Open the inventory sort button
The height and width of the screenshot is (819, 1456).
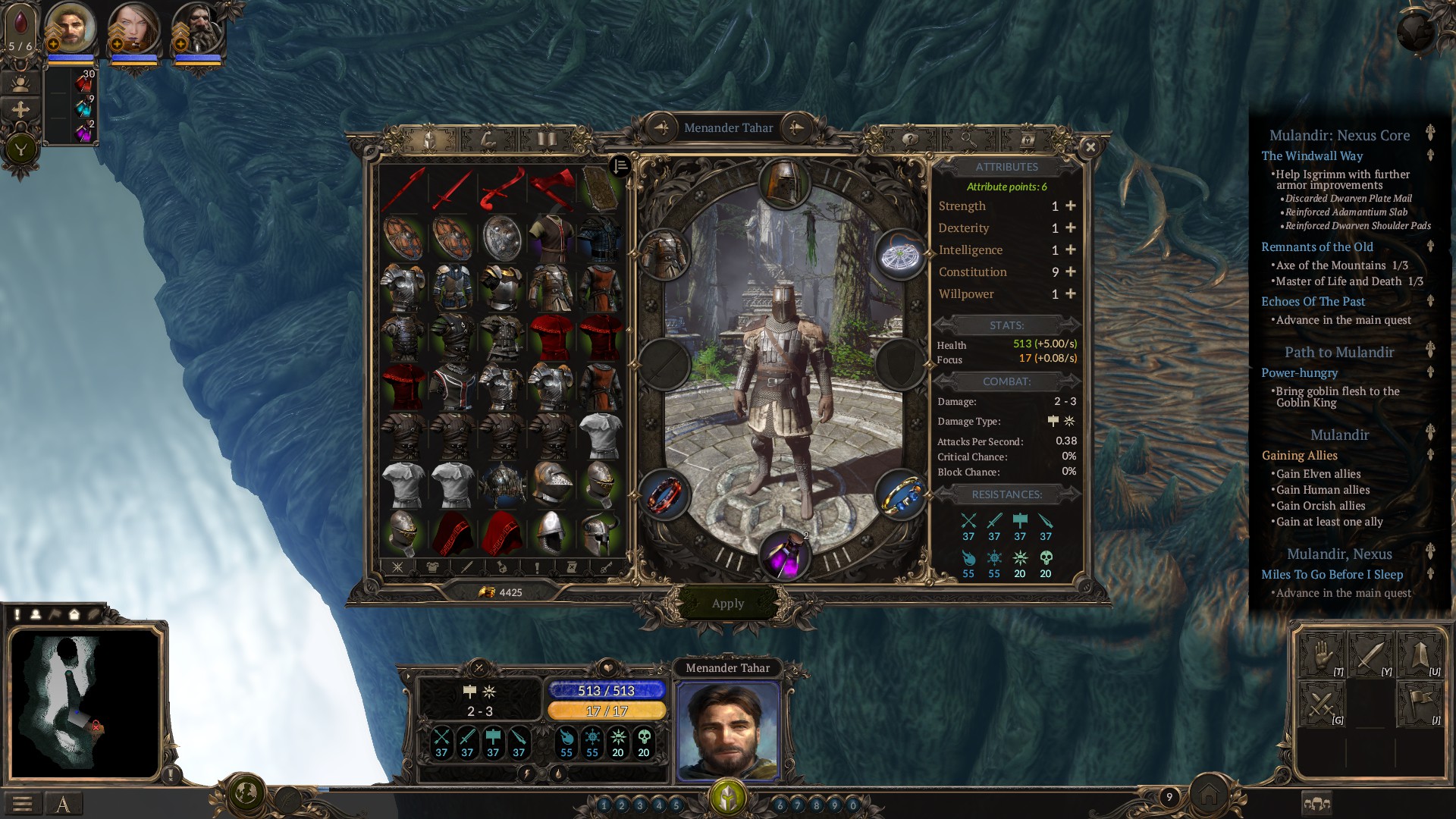(x=620, y=166)
